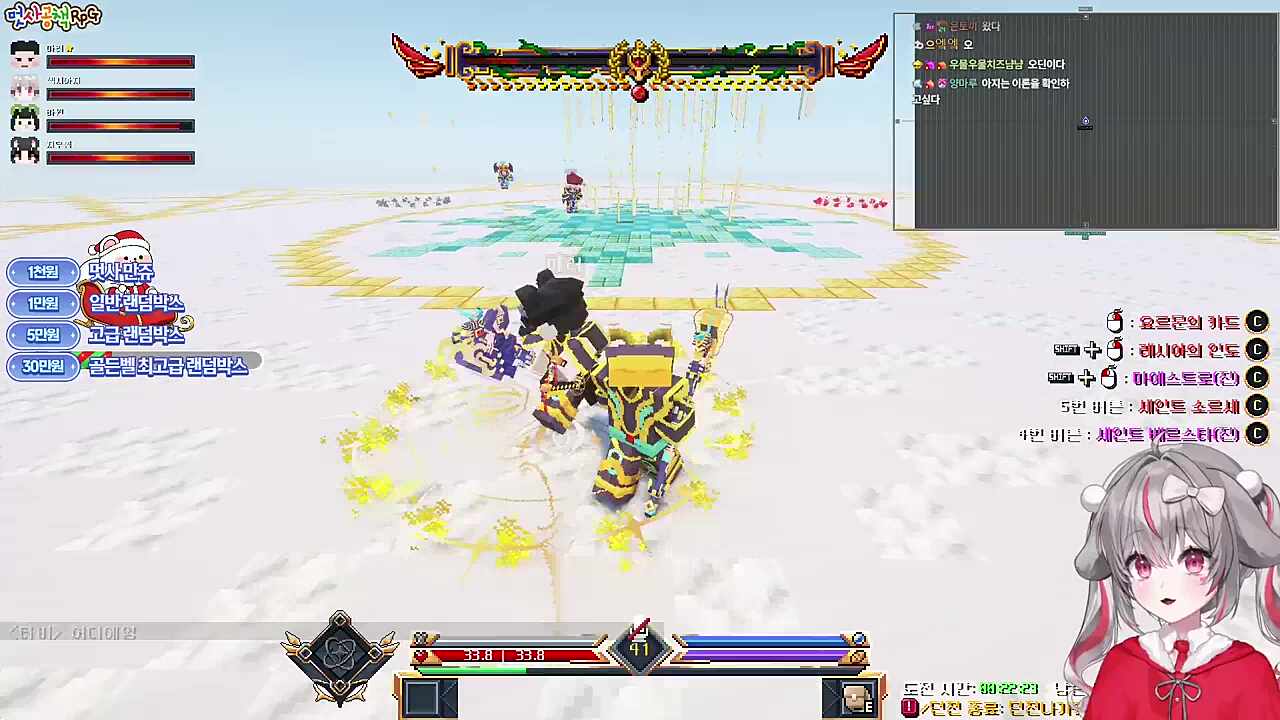
Task: Toggle the SHIFT key indicator for 레시아의 인도
Action: click(1067, 349)
